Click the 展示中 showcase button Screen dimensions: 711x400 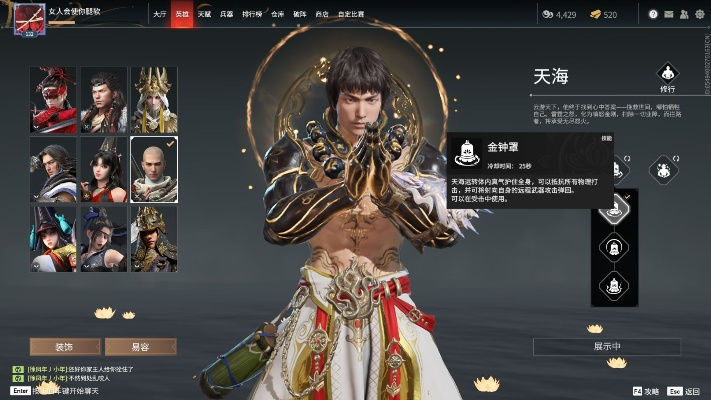pyautogui.click(x=608, y=346)
